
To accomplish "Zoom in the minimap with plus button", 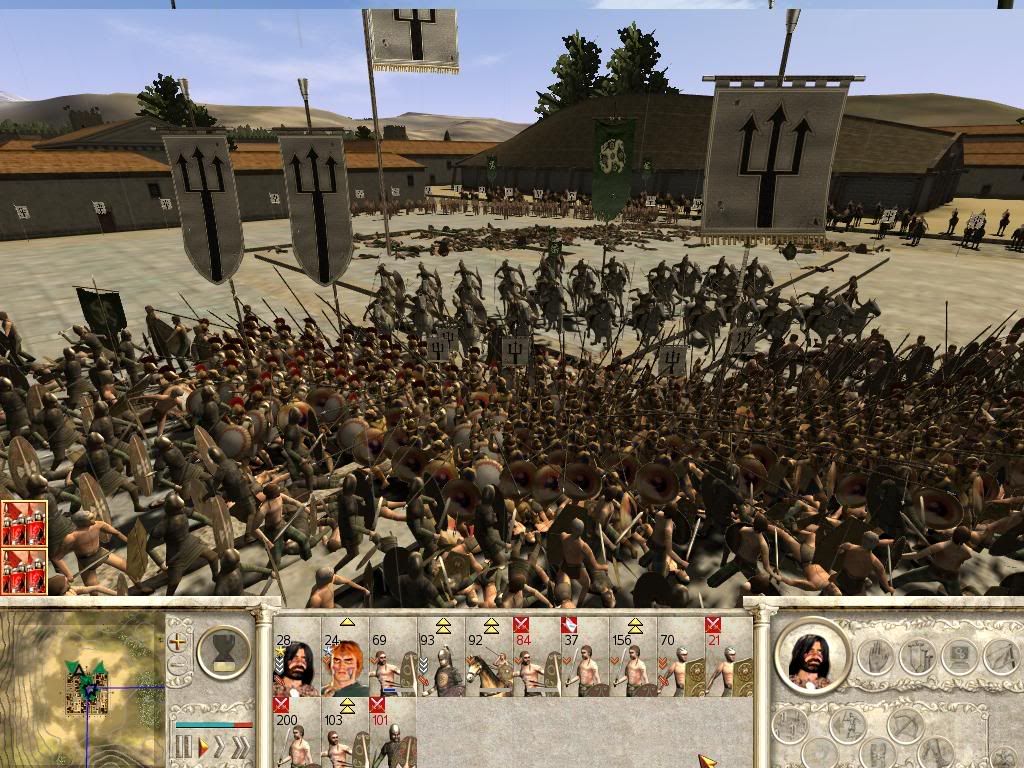I will click(x=178, y=641).
